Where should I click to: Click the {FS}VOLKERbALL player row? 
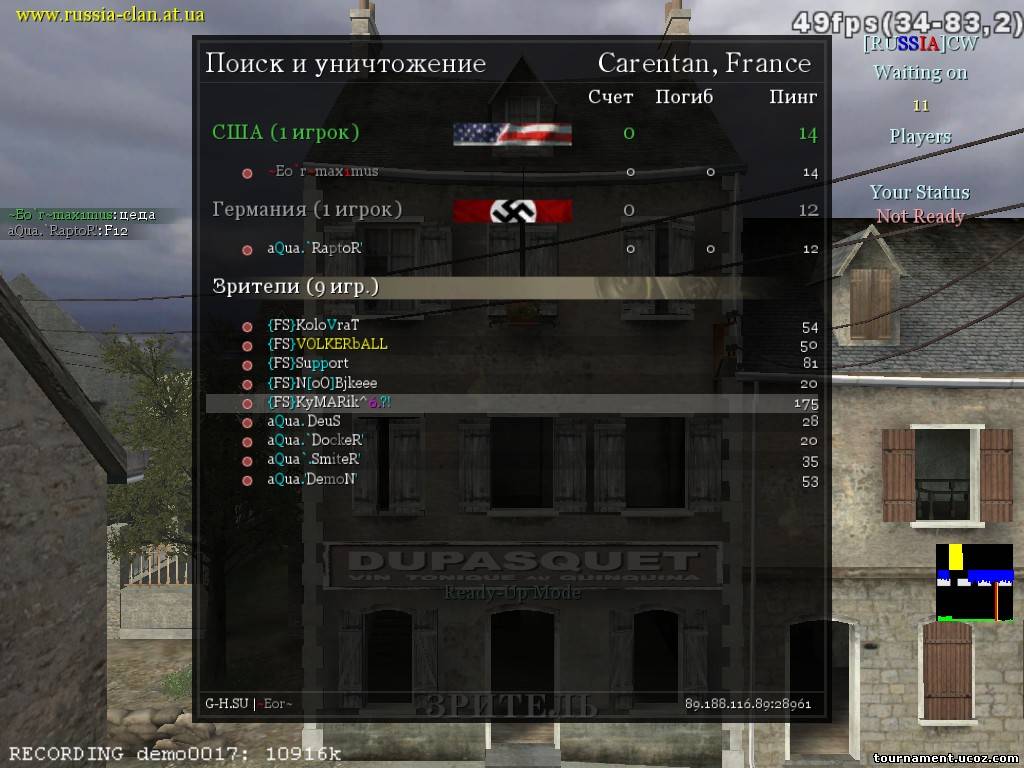tap(327, 344)
